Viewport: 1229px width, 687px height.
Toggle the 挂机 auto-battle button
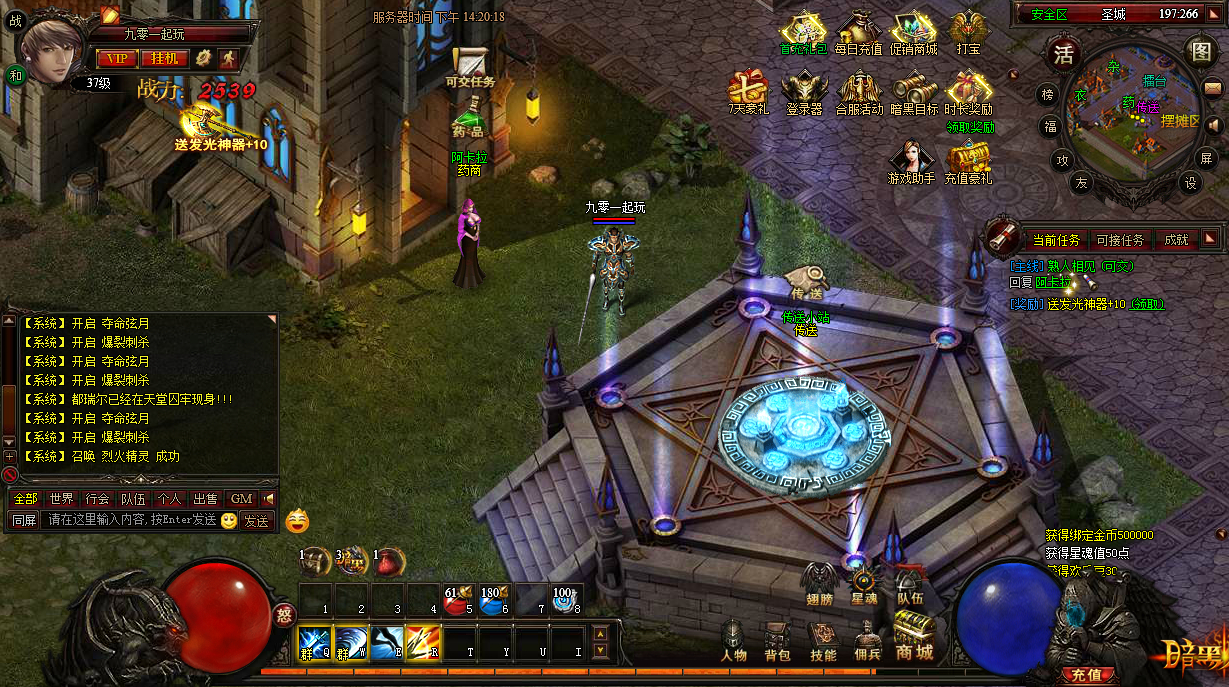coord(164,58)
